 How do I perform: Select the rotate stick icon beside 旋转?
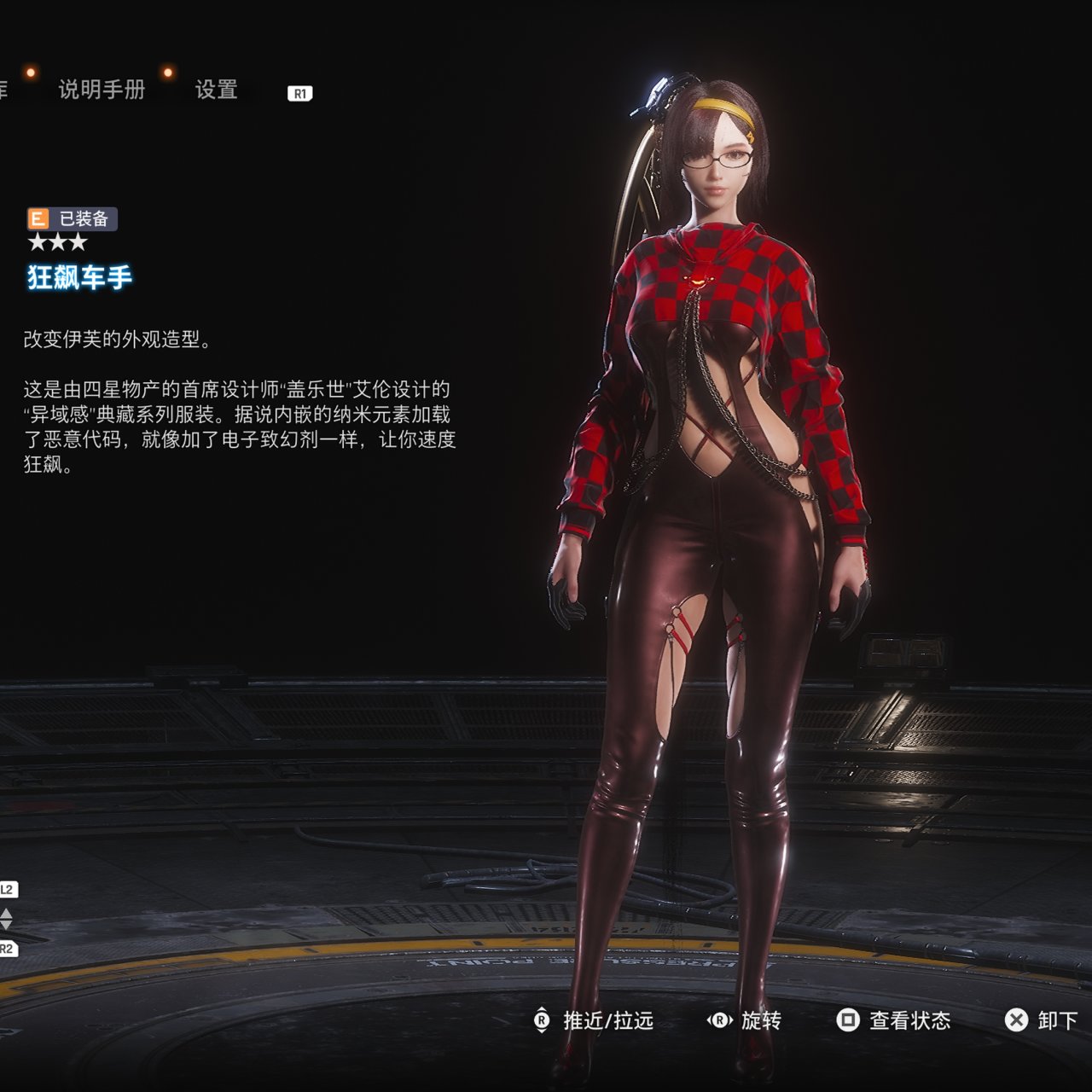coord(719,1020)
